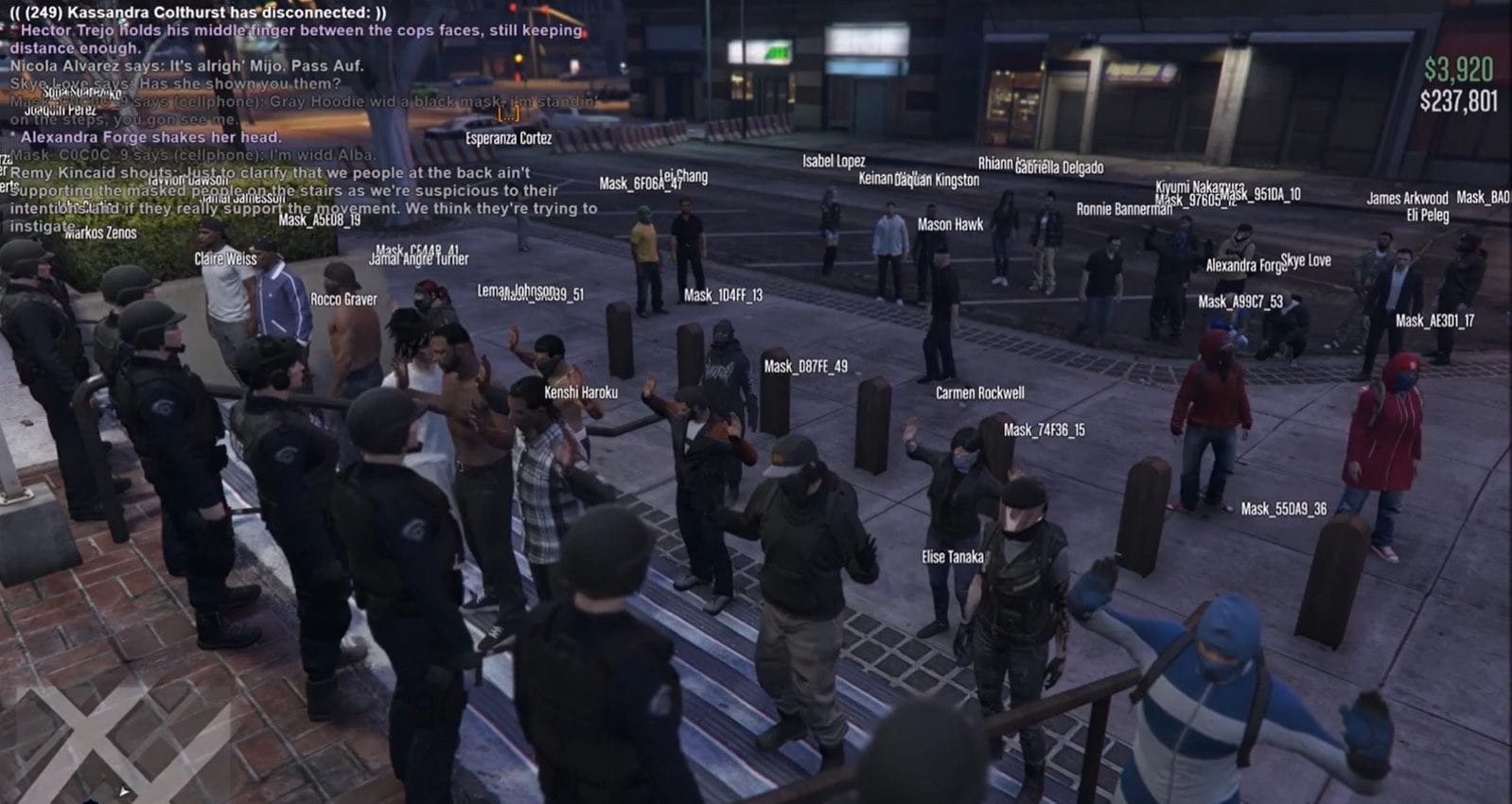The height and width of the screenshot is (804, 1512).
Task: Click the orange [...] typing indicator
Action: click(509, 114)
